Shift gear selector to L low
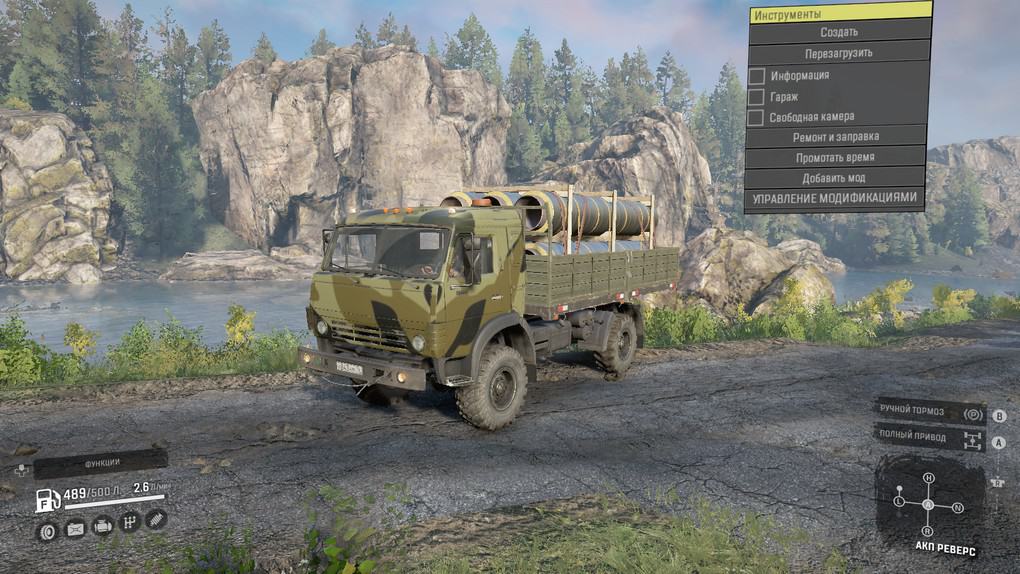This screenshot has width=1020, height=574. pyautogui.click(x=899, y=500)
